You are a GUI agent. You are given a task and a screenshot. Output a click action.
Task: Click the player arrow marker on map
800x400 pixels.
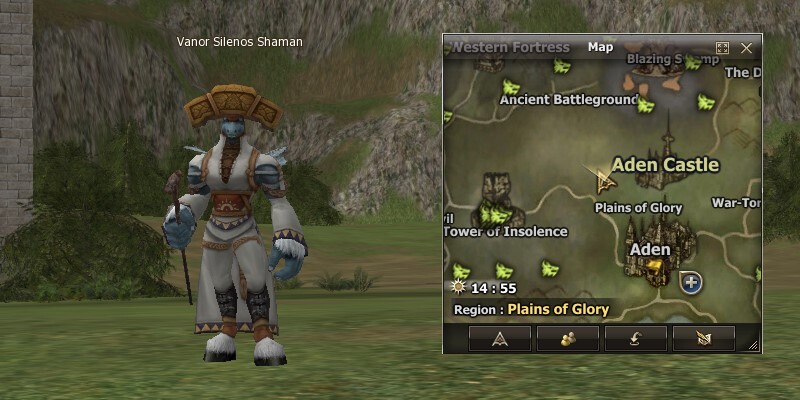(603, 181)
